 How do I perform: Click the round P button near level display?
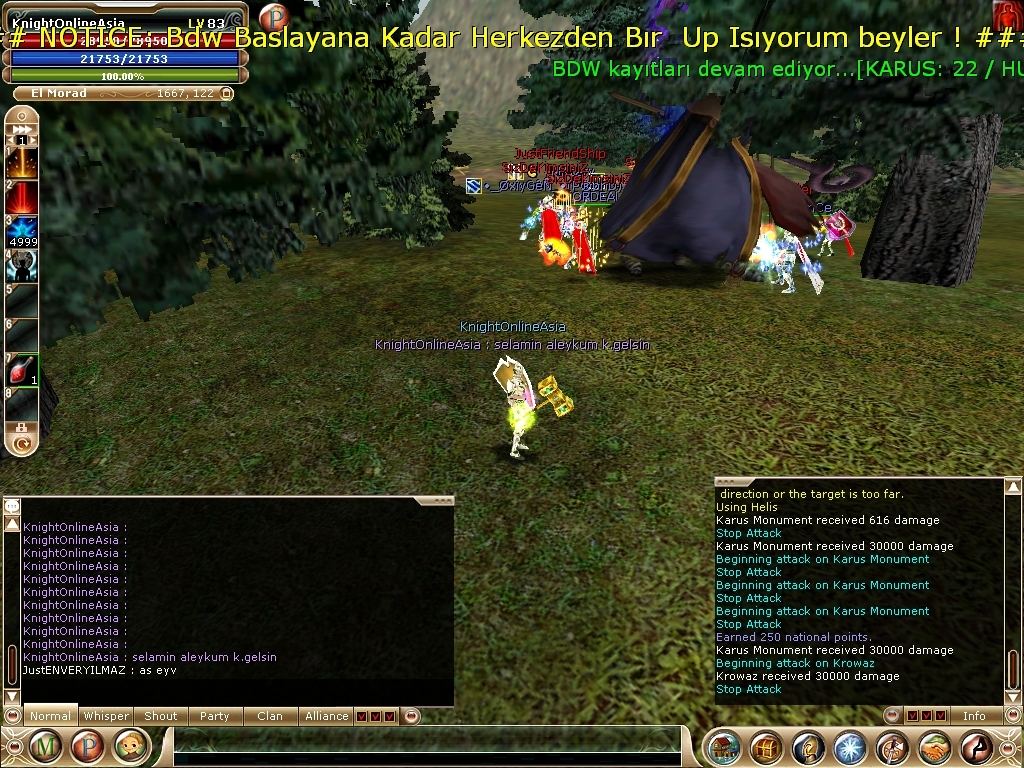tap(272, 17)
